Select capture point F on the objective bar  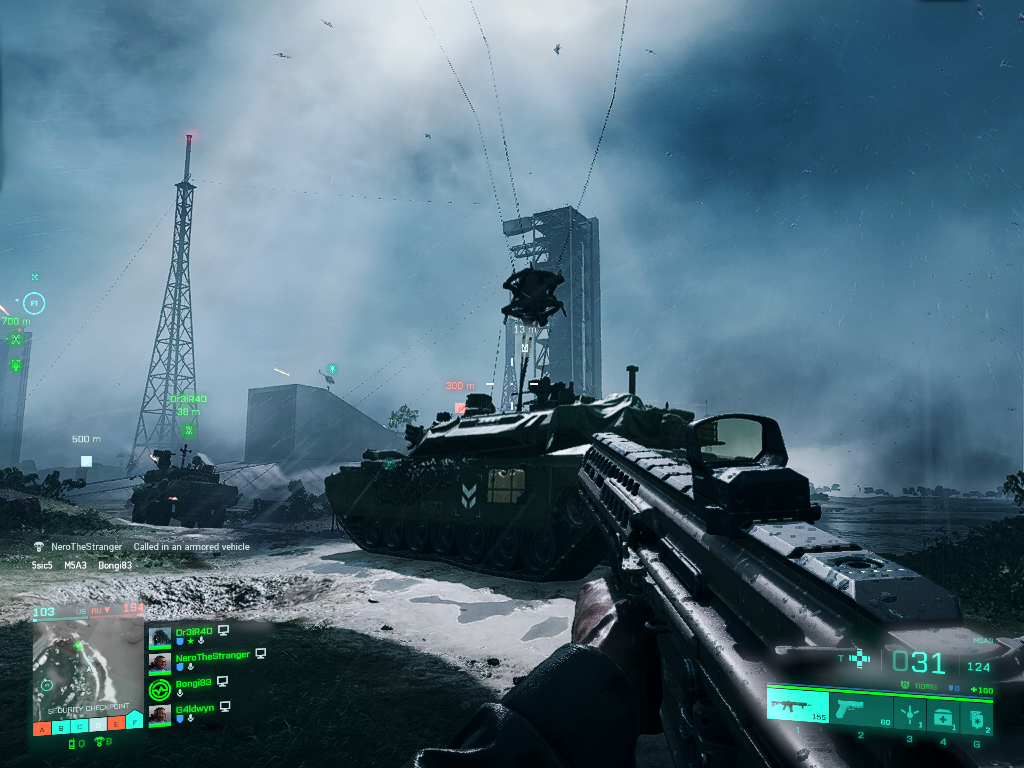134,721
